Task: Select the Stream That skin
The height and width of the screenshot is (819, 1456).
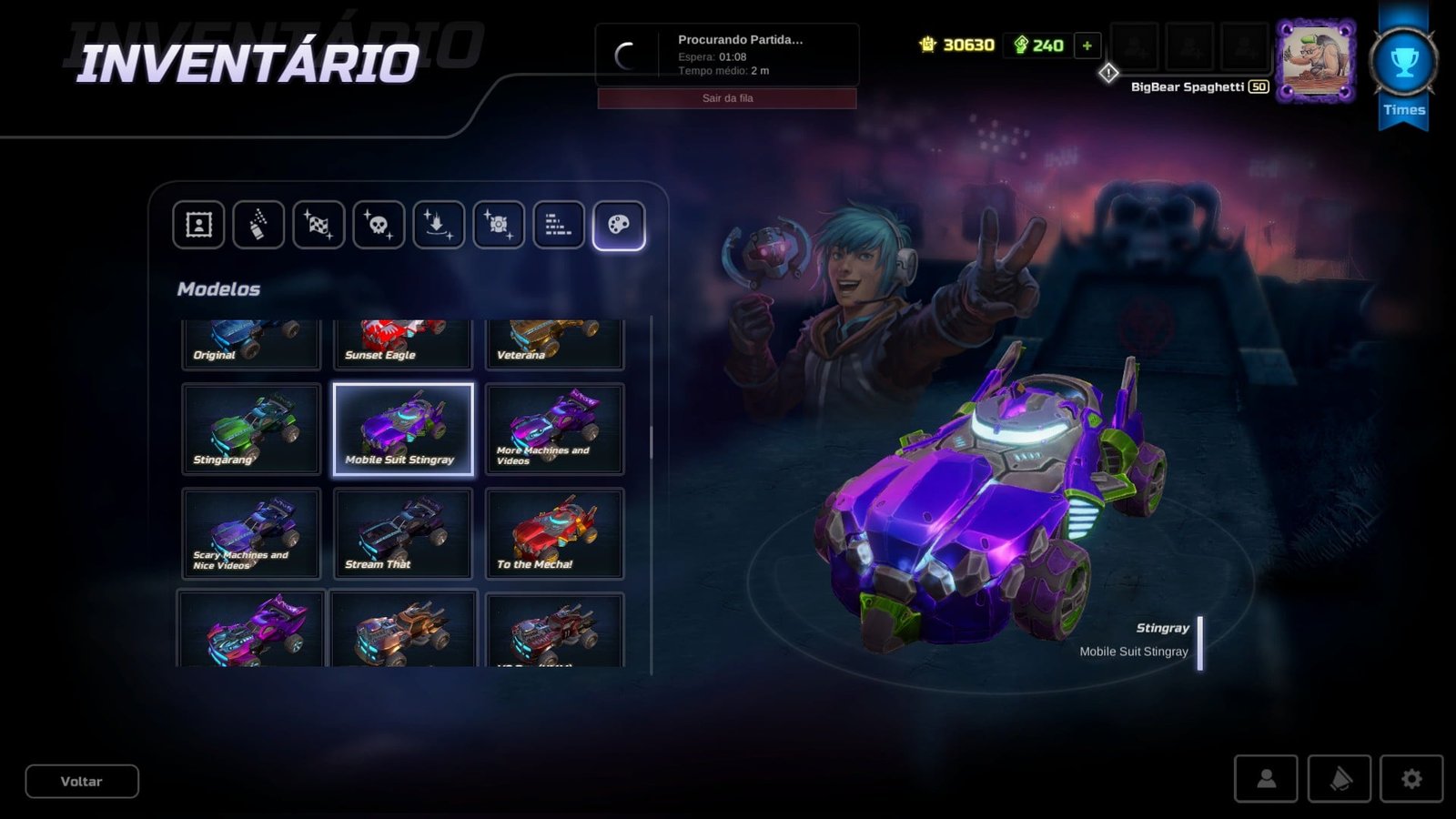Action: click(403, 533)
